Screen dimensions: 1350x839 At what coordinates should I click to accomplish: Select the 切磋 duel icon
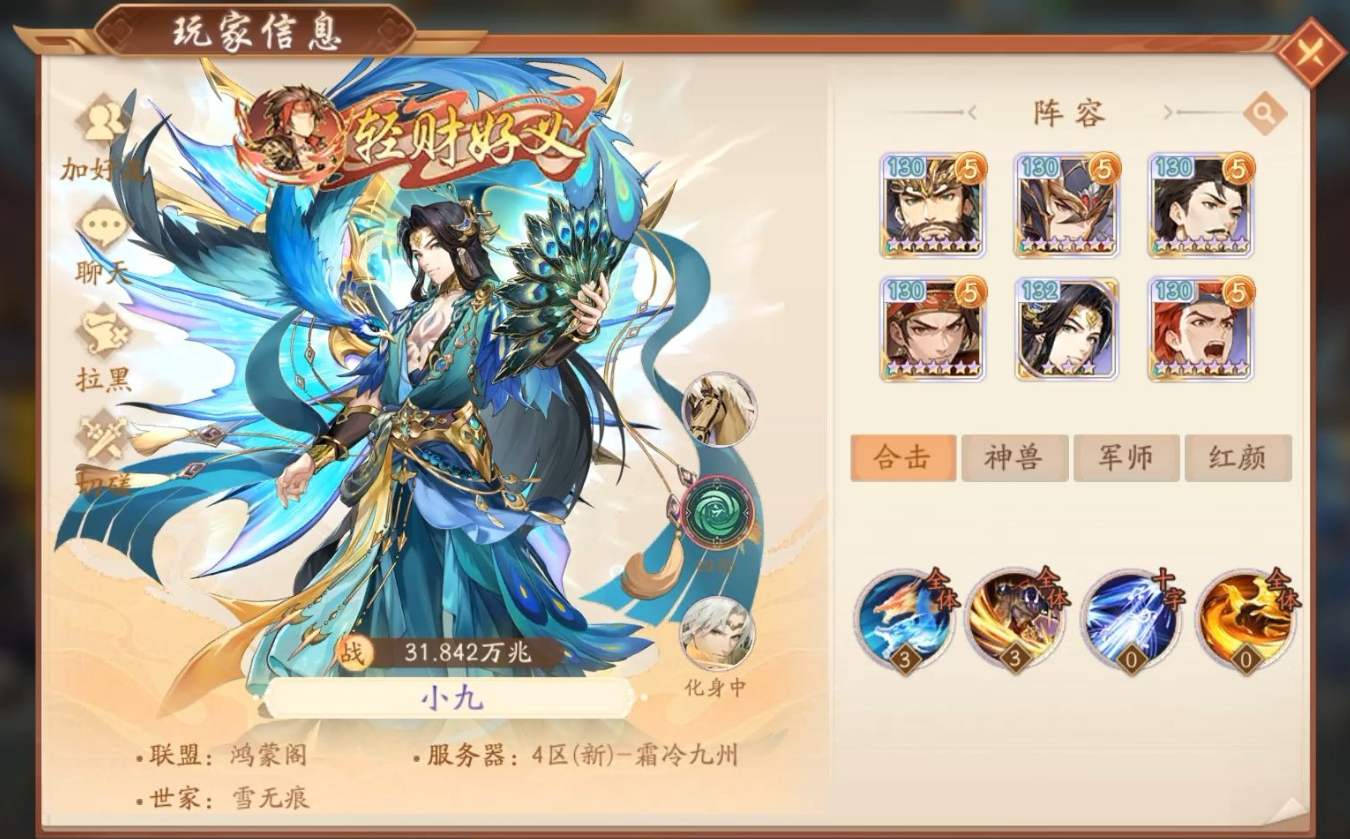point(103,432)
